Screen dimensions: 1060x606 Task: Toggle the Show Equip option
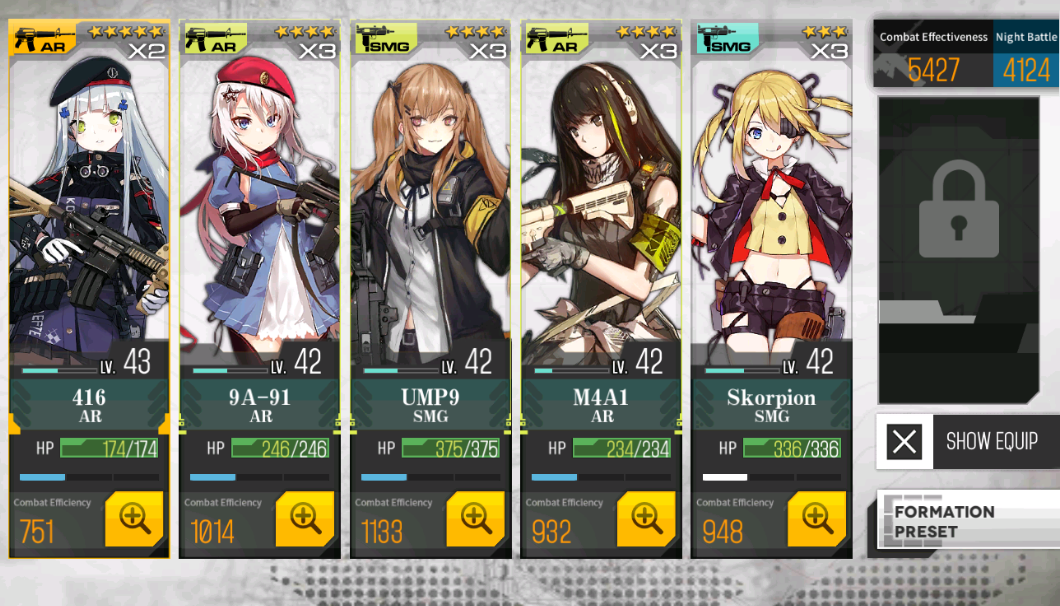pos(966,441)
